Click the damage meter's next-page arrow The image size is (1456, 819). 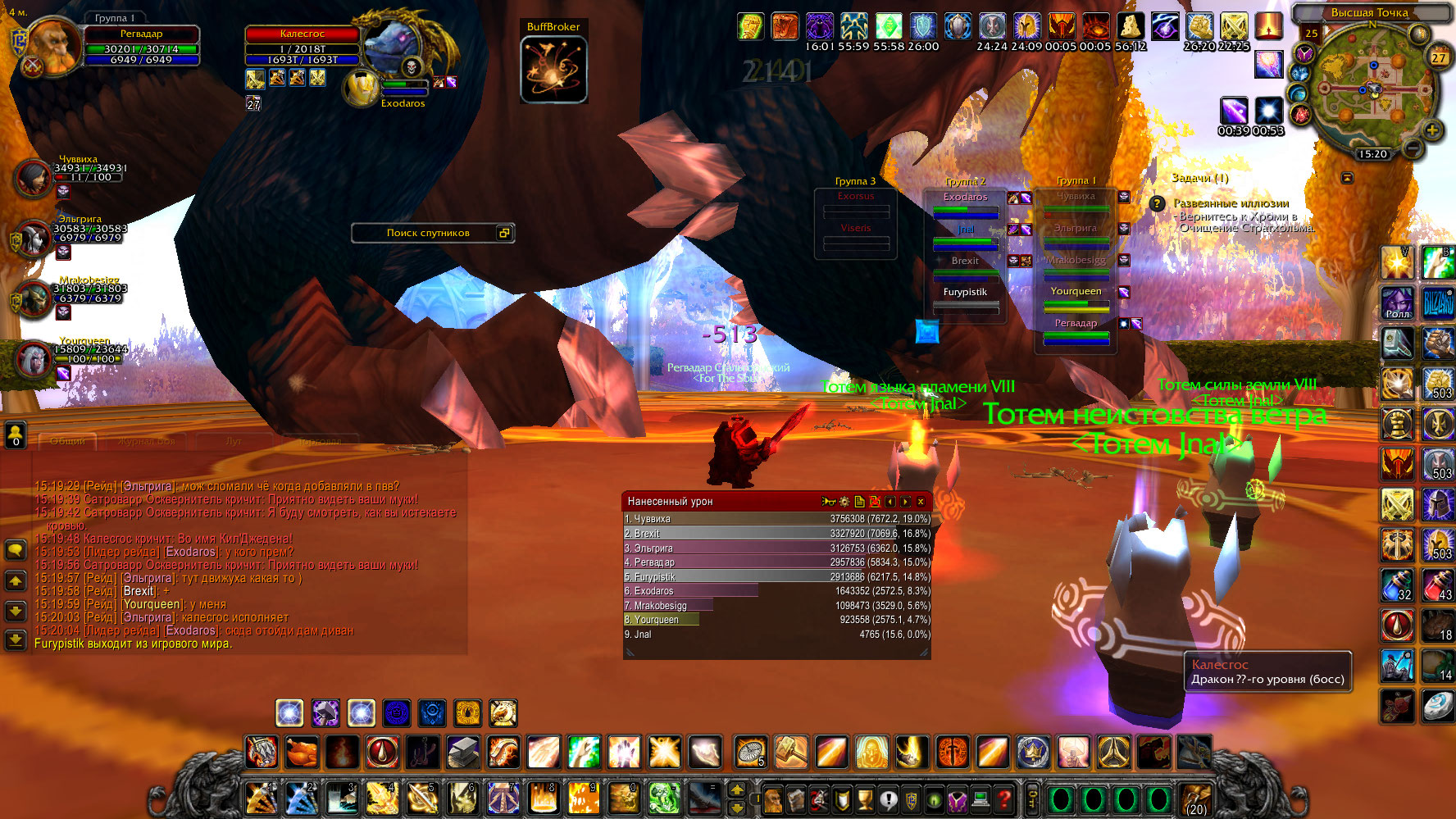click(905, 502)
